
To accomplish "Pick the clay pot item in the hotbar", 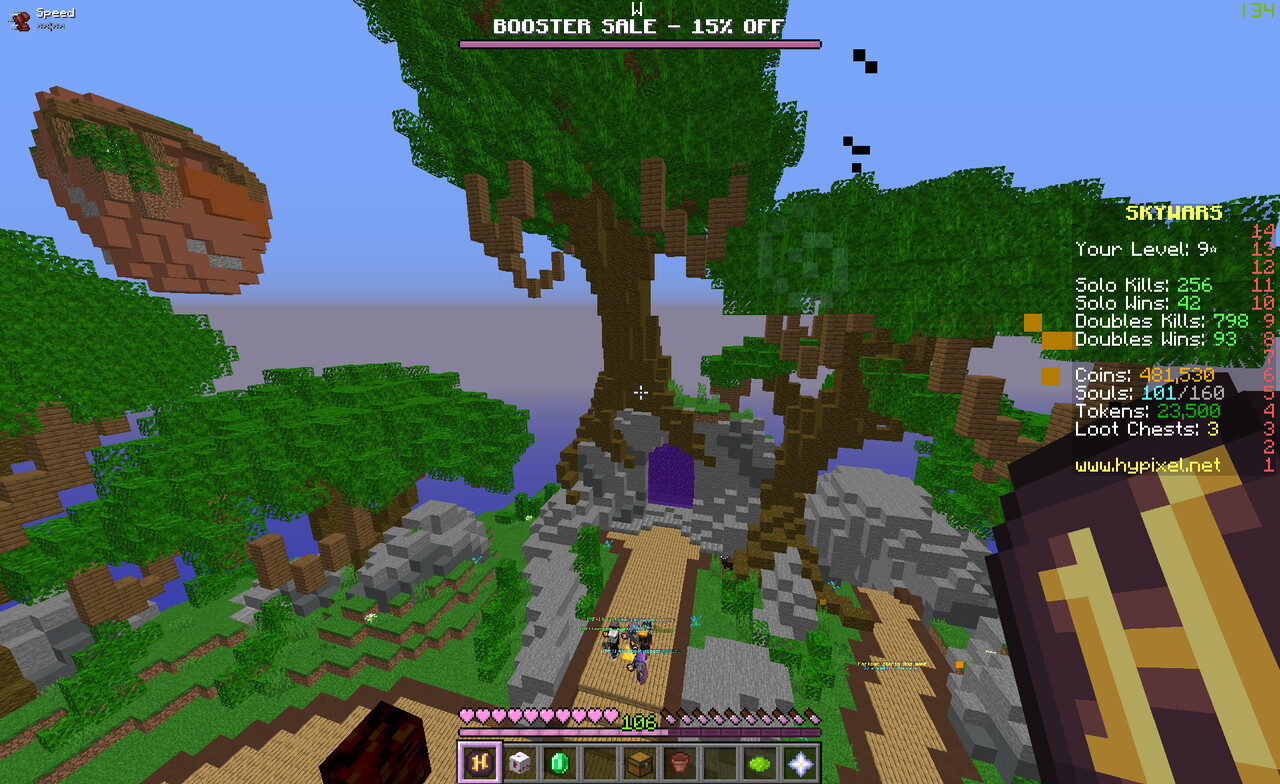I will pos(679,762).
